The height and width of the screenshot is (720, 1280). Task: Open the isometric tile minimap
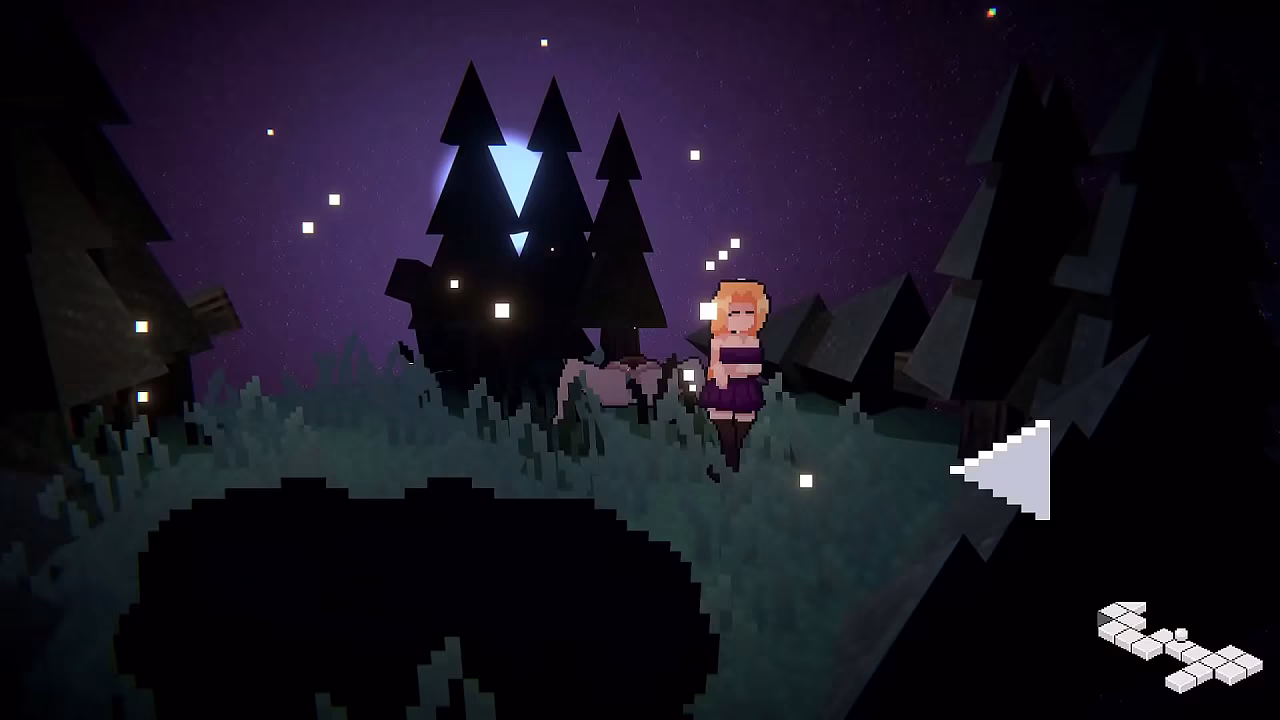click(1179, 645)
